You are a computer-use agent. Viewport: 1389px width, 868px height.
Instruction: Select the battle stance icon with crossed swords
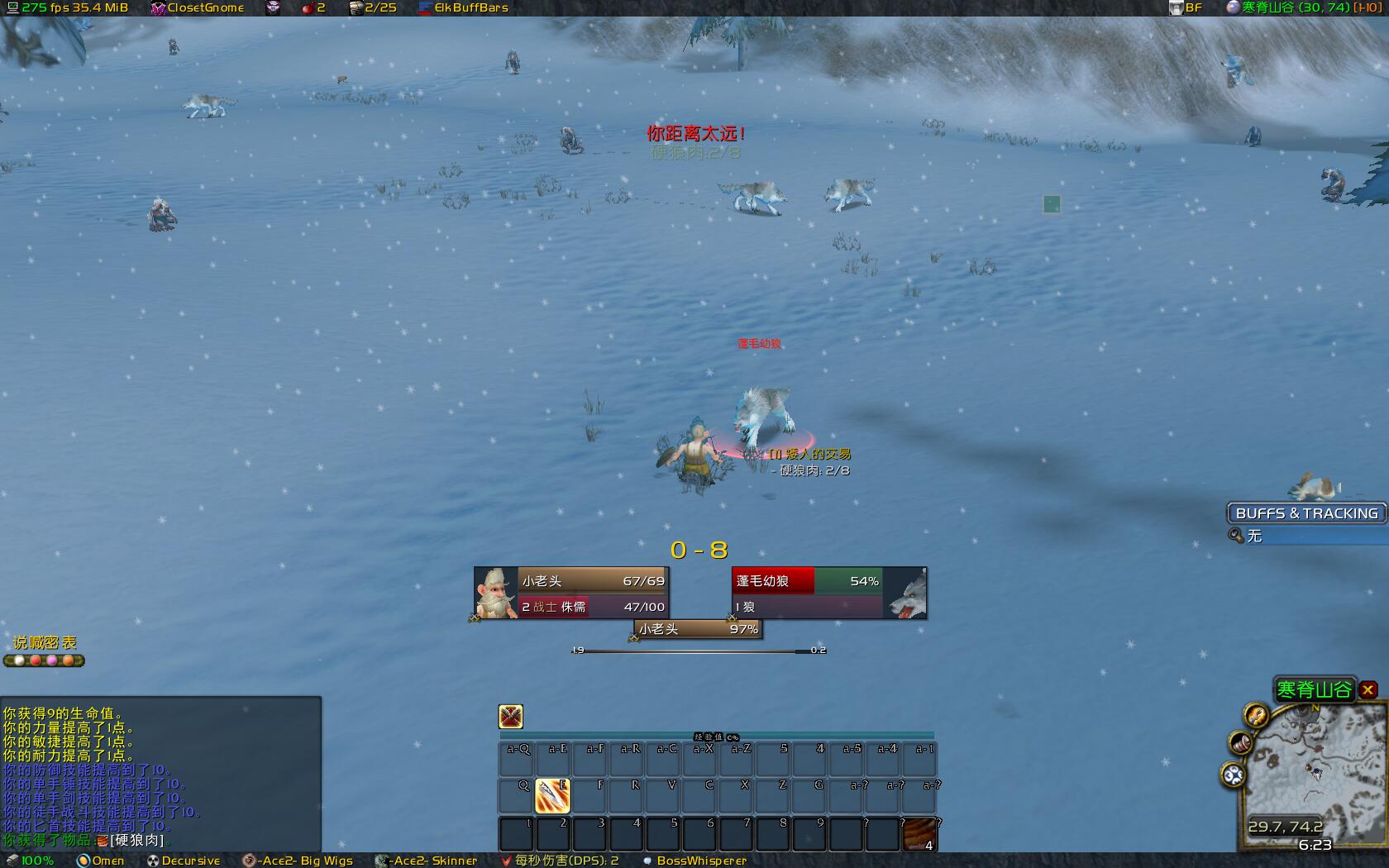(511, 716)
